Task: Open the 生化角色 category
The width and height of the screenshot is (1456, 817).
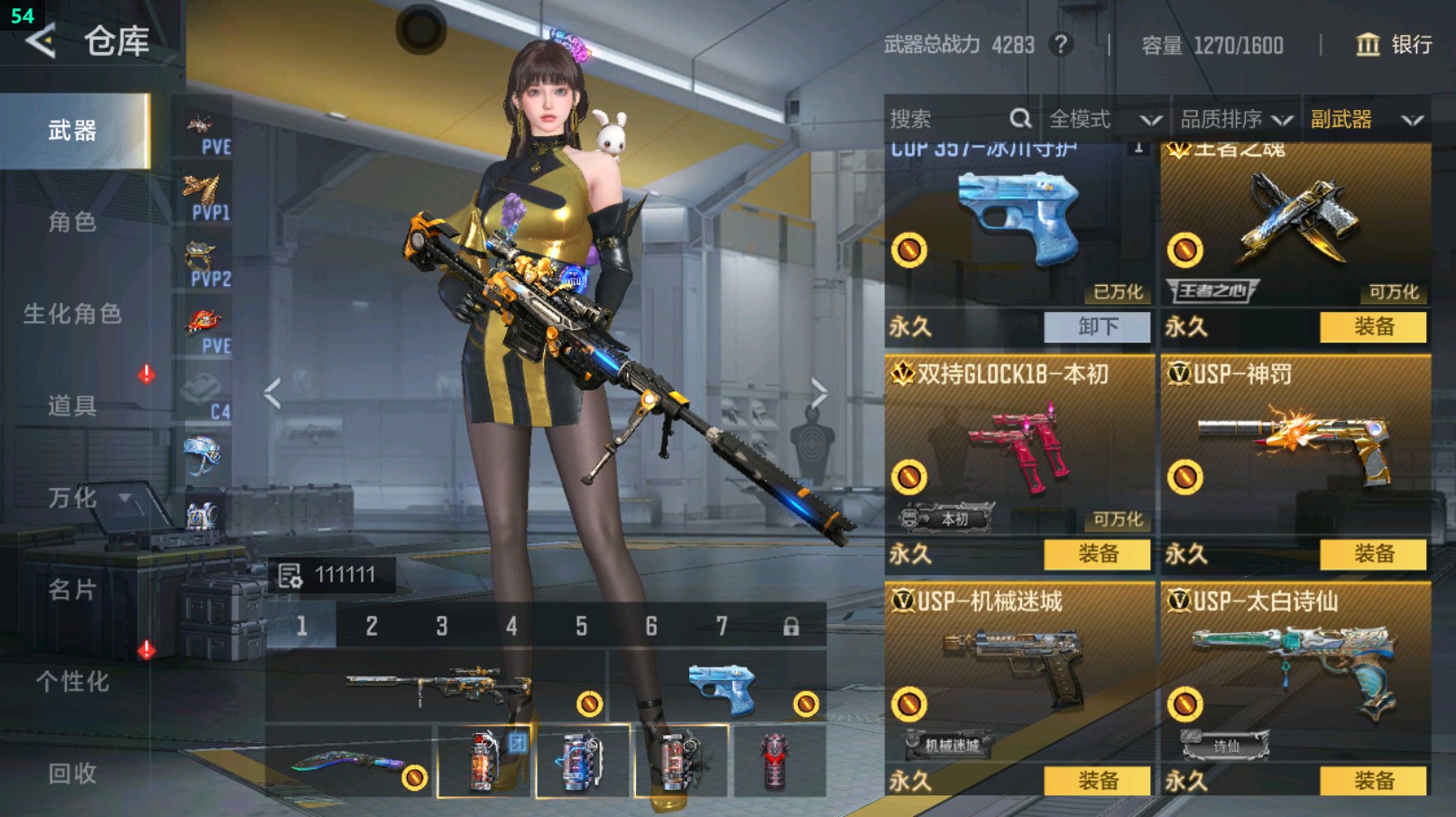Action: coord(72,314)
